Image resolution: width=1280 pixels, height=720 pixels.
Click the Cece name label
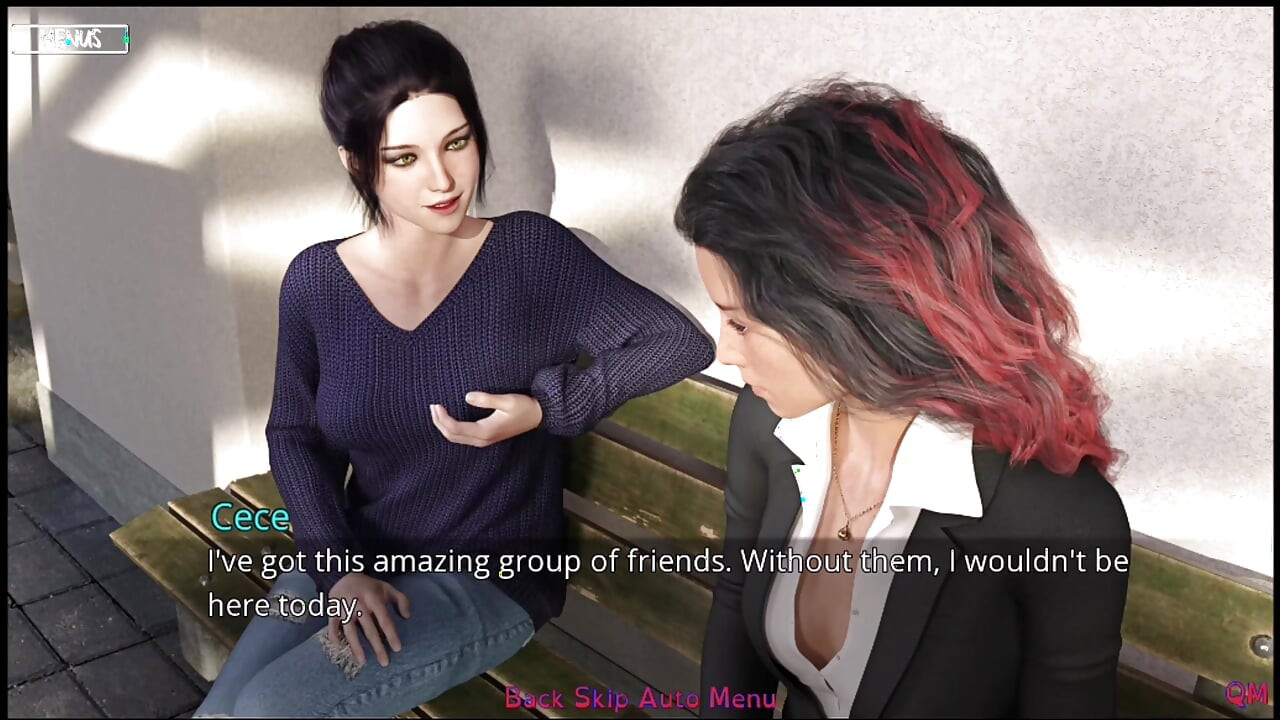[x=250, y=517]
